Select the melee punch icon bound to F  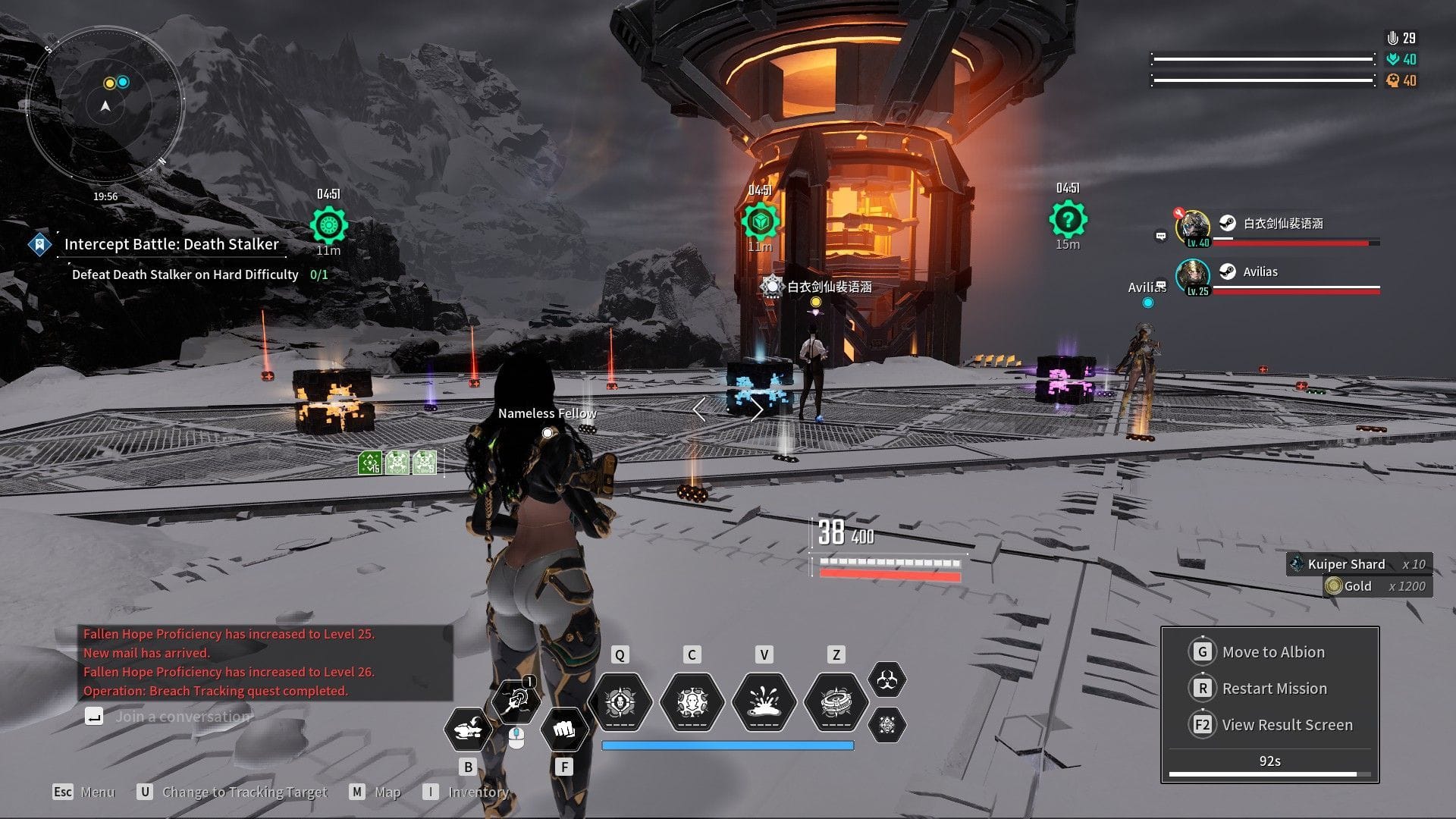(x=564, y=730)
